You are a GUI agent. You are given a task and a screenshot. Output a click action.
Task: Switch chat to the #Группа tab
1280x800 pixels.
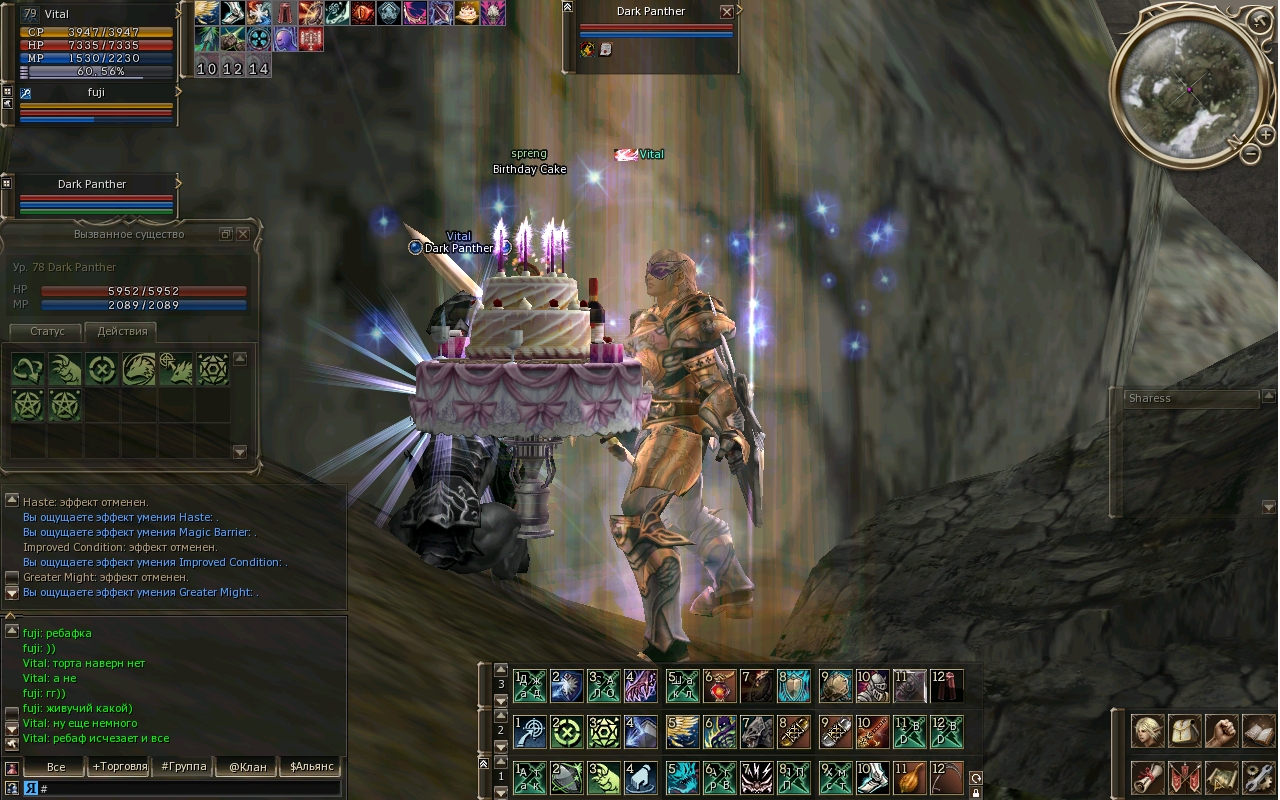[x=183, y=767]
